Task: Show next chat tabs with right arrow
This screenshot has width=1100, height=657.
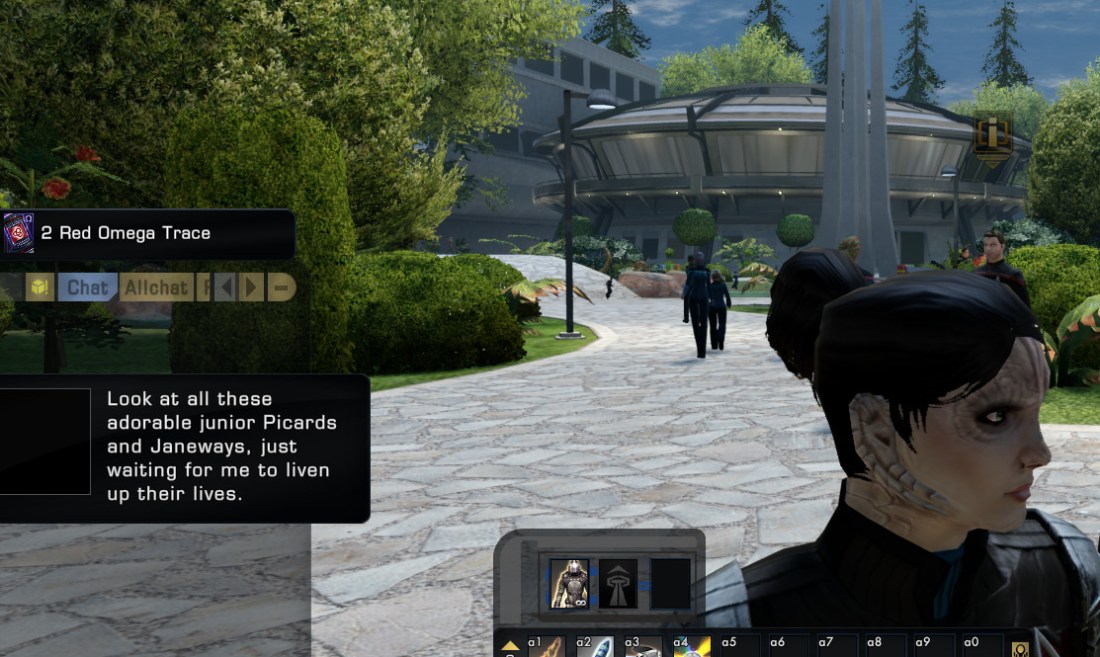Action: tap(252, 288)
